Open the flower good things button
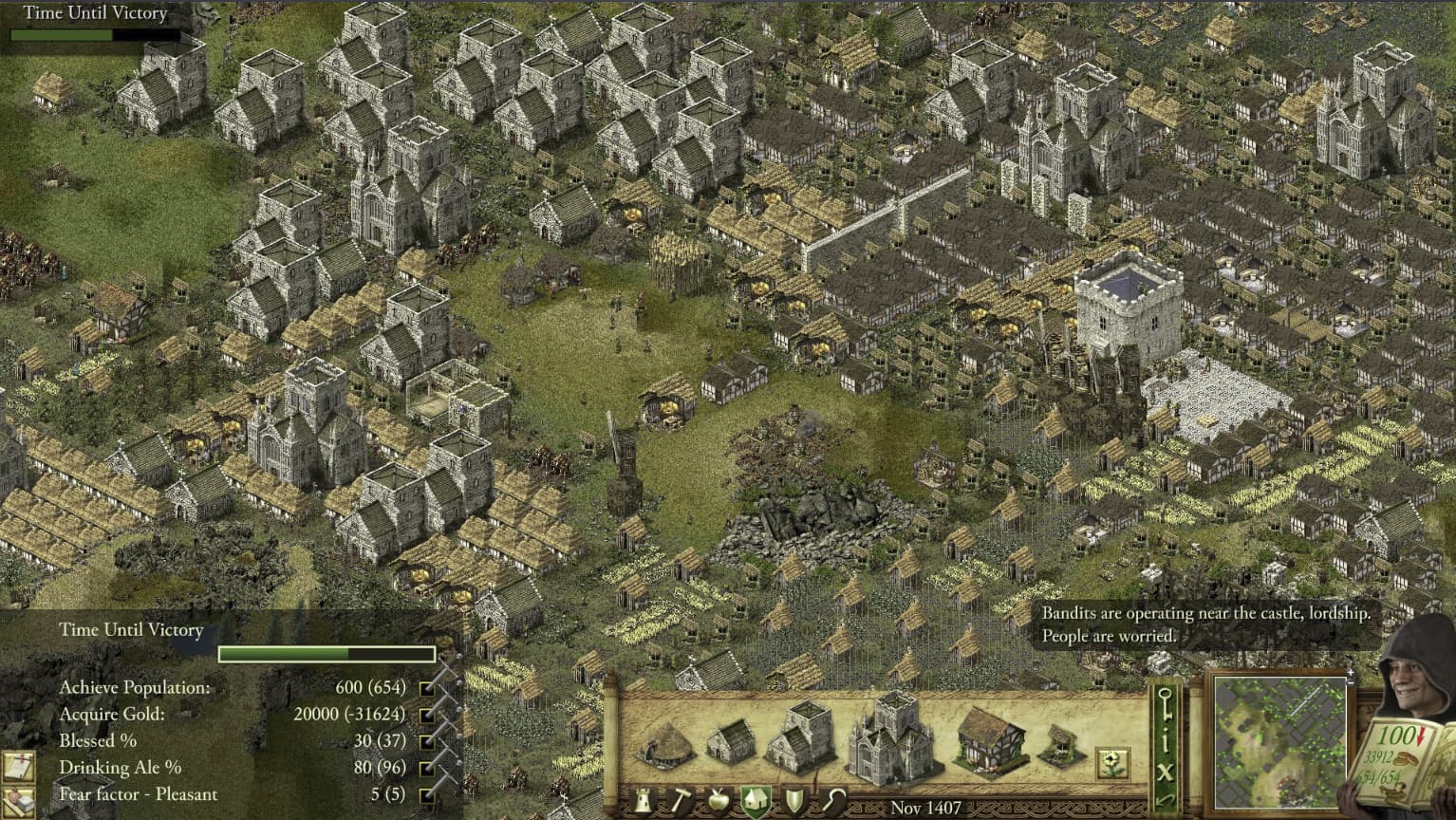This screenshot has width=1456, height=820. pos(1111,762)
